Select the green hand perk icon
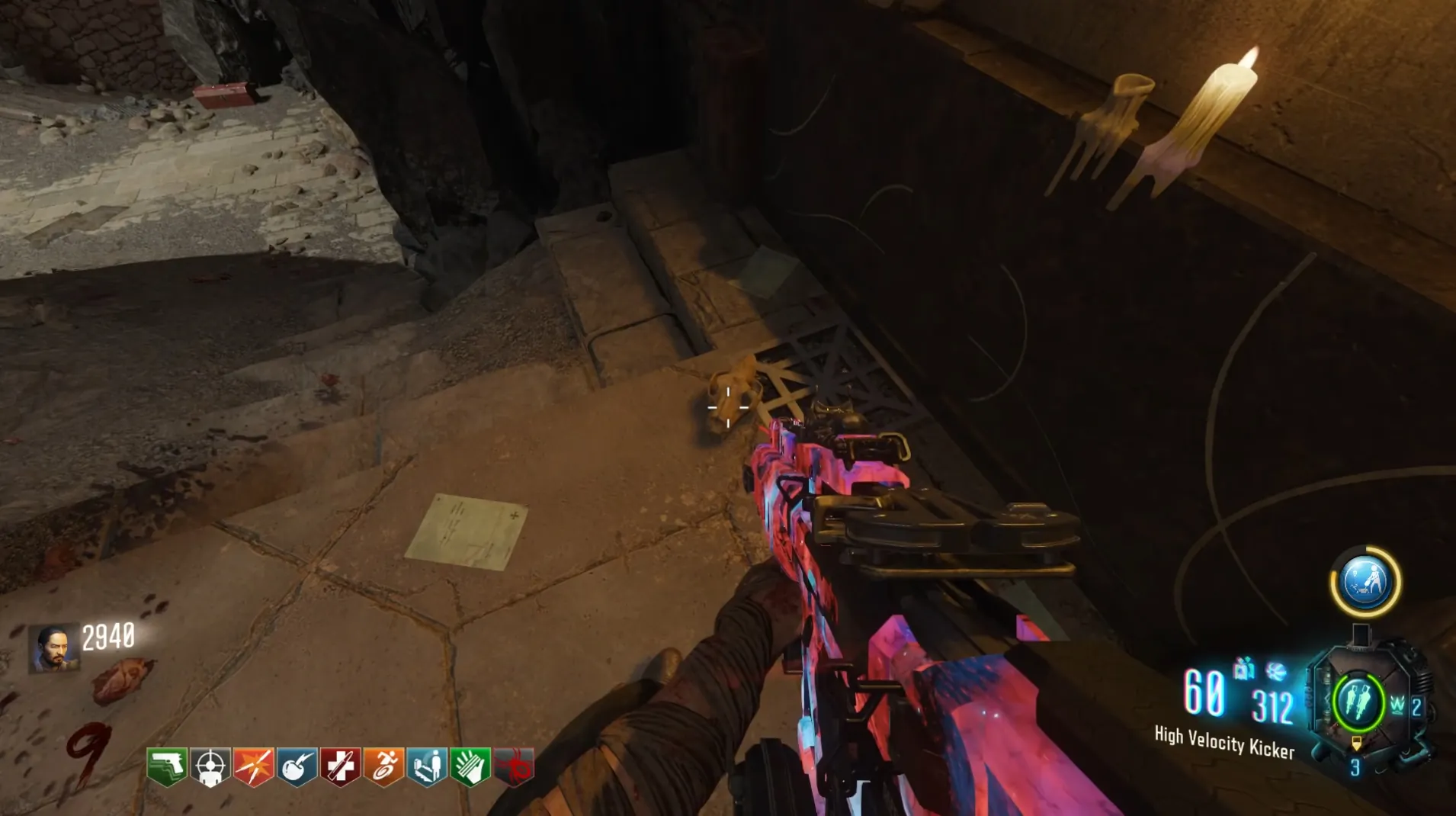 pos(470,766)
